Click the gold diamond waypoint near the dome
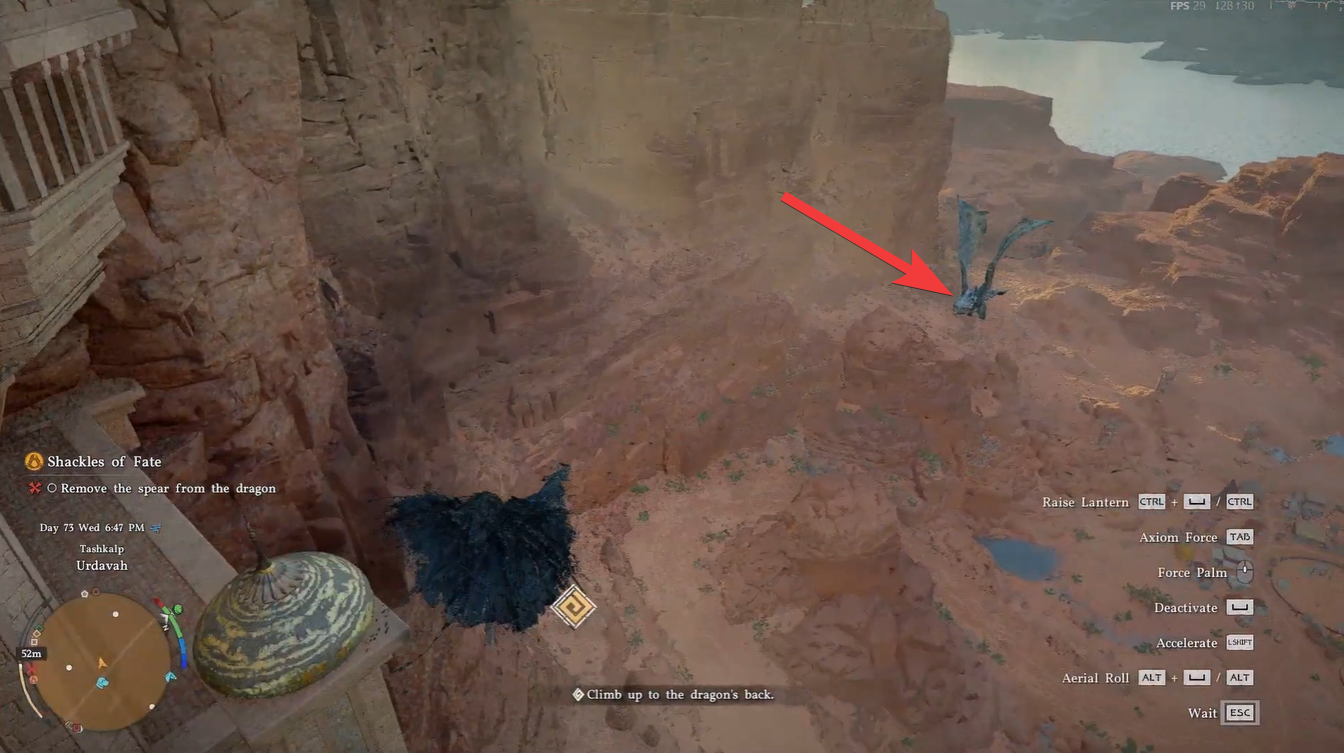1344x753 pixels. [573, 605]
